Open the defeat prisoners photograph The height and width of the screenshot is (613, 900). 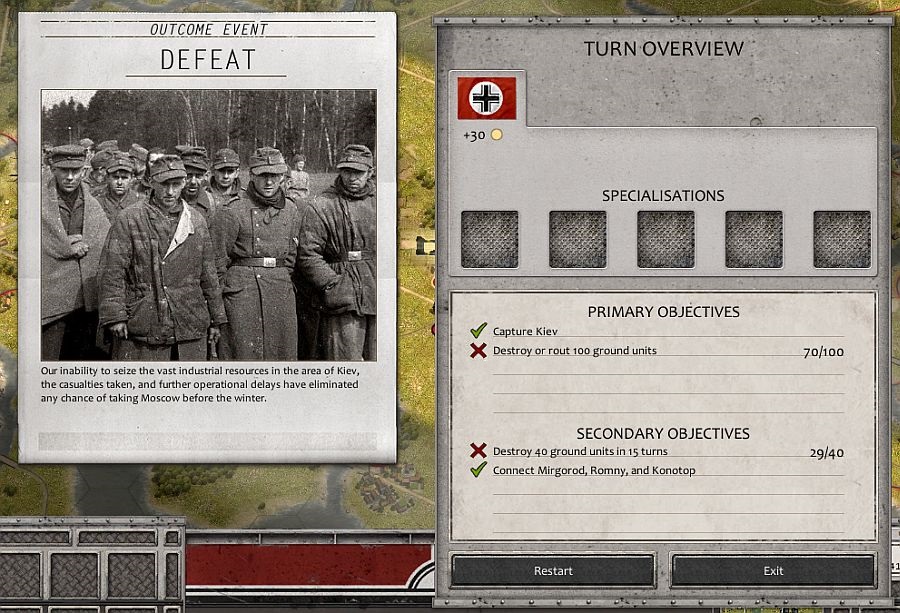click(x=209, y=225)
